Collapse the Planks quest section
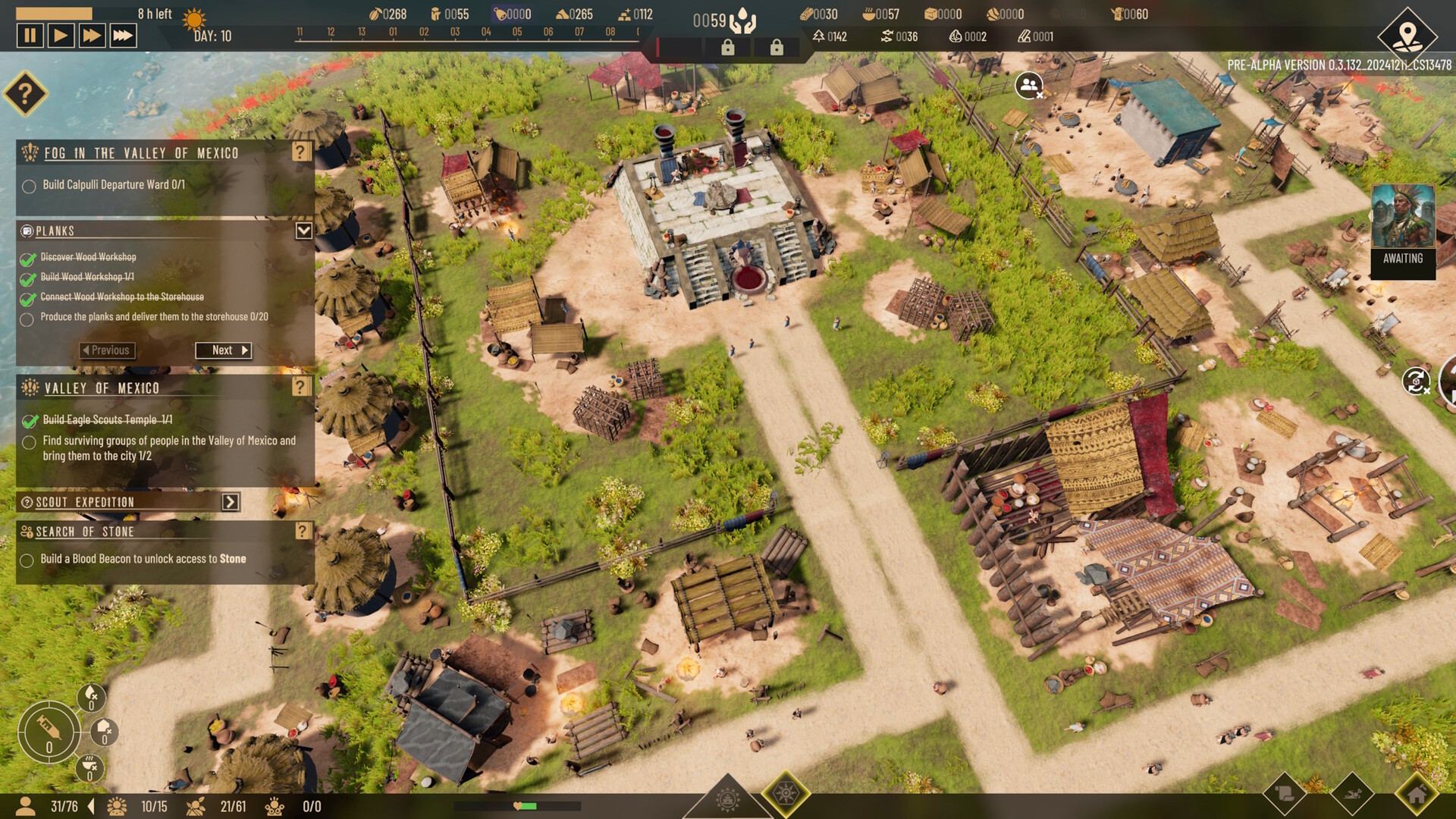 (304, 231)
